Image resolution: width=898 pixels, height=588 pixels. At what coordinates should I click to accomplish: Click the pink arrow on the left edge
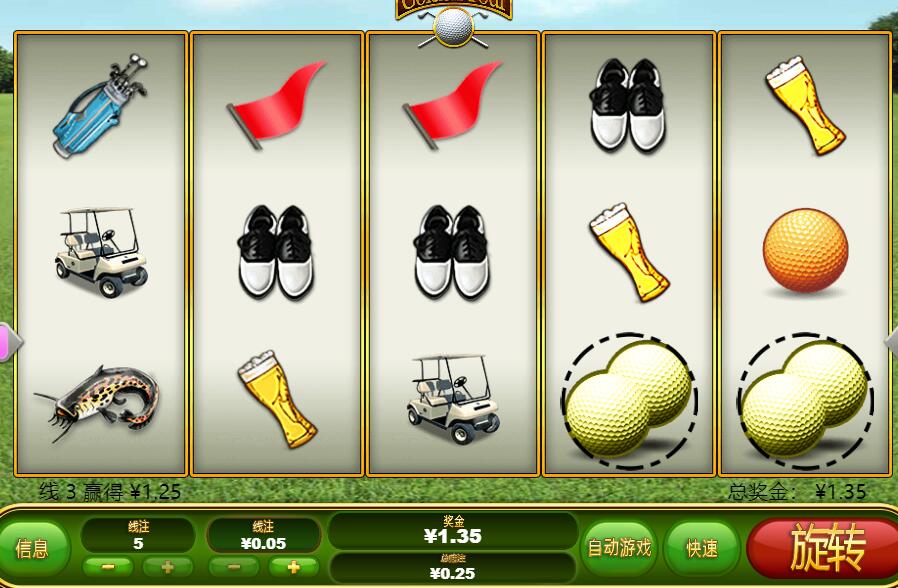coord(6,342)
